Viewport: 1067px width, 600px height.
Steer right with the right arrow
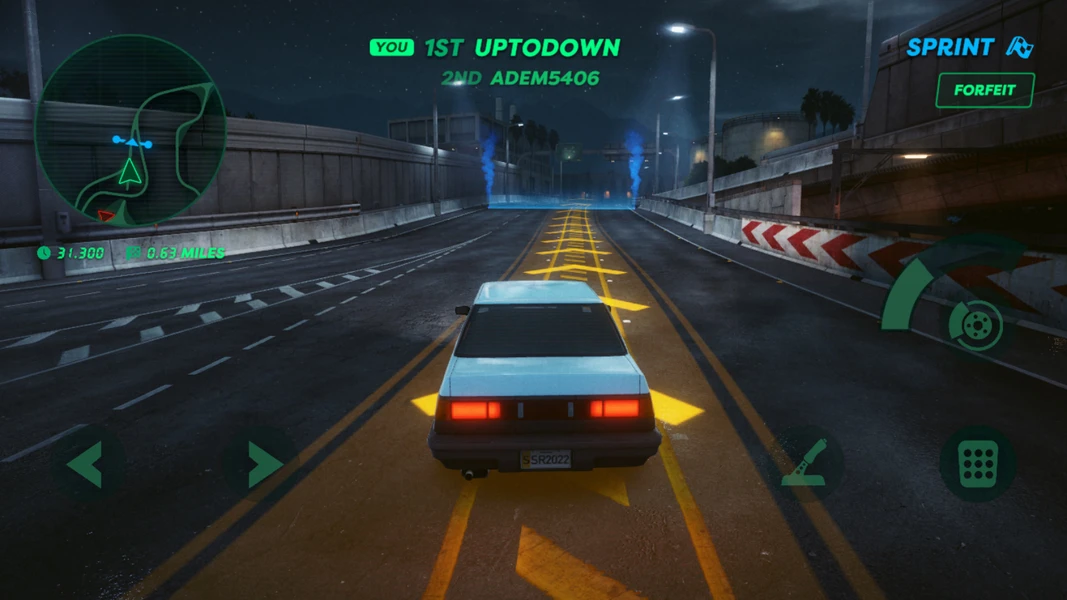(261, 464)
